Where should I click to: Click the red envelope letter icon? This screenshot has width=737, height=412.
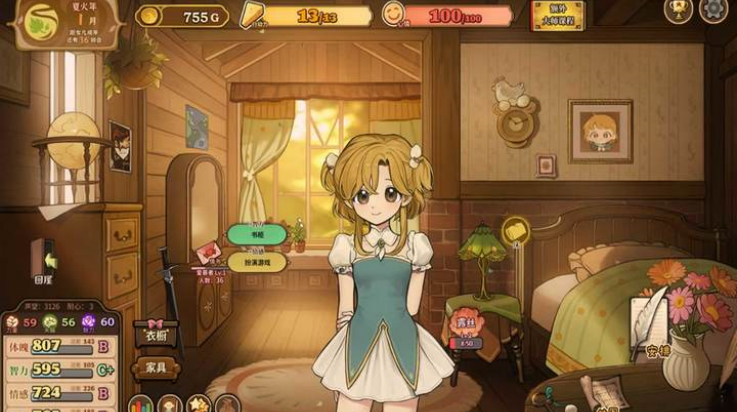click(208, 252)
